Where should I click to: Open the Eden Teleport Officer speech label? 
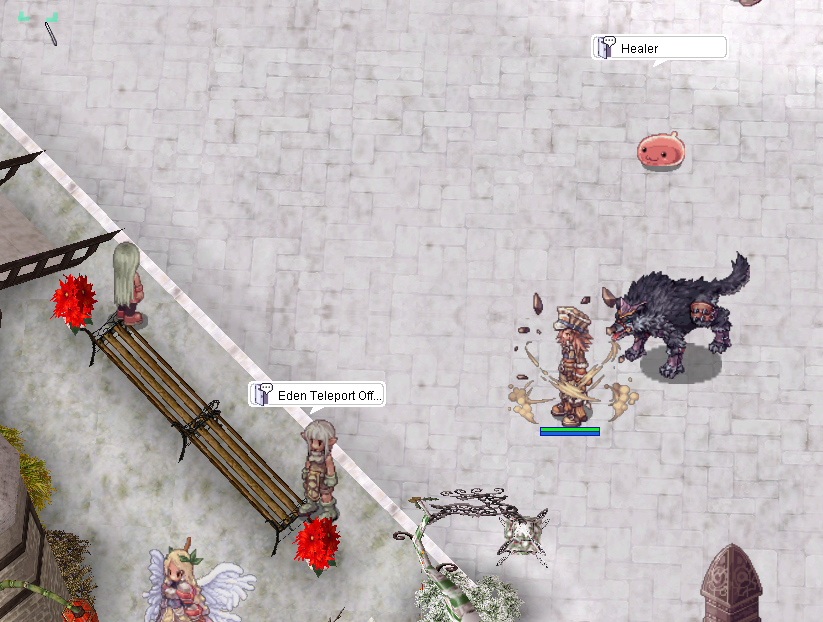[x=317, y=395]
